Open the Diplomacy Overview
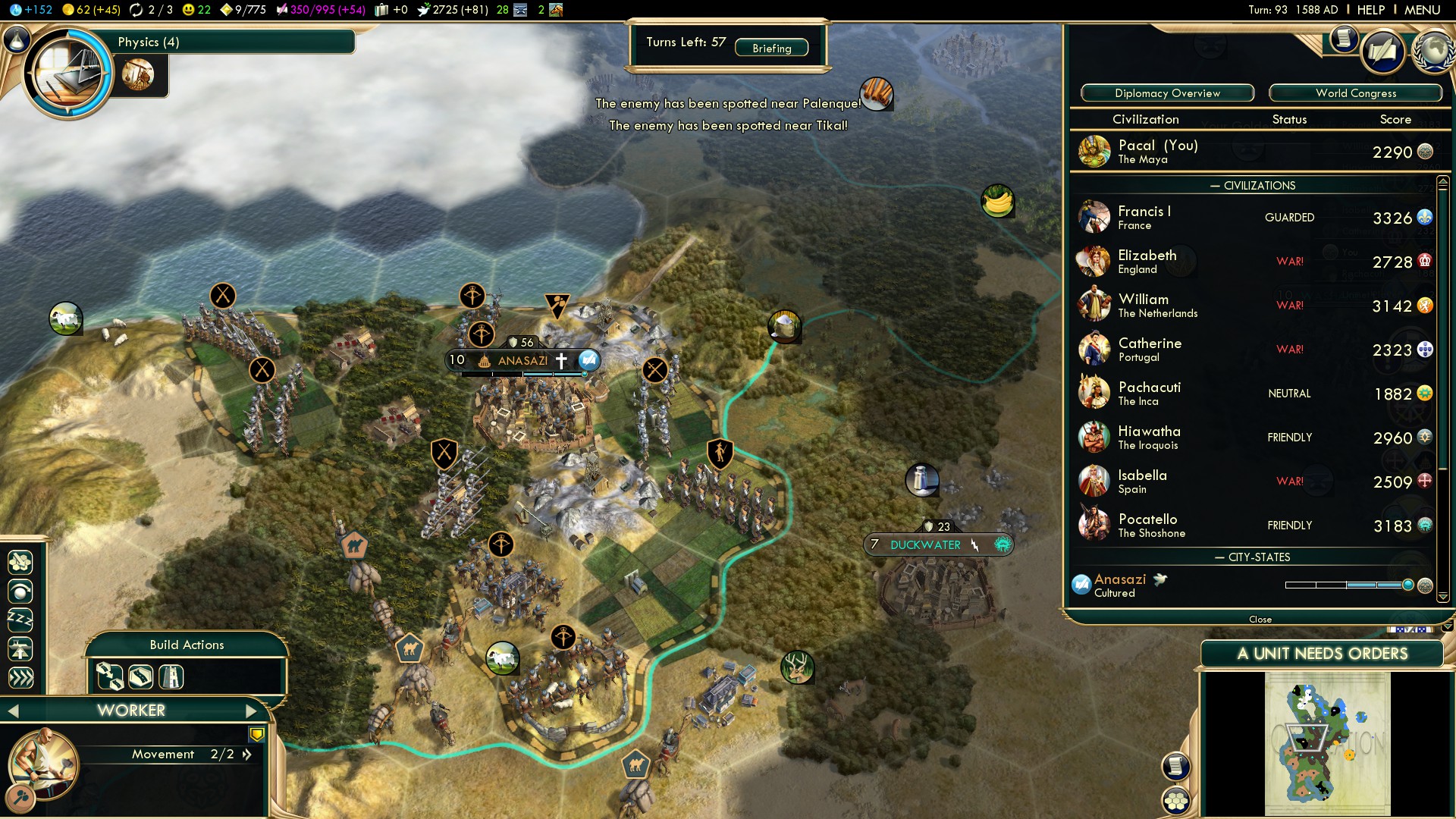This screenshot has height=819, width=1456. tap(1167, 93)
